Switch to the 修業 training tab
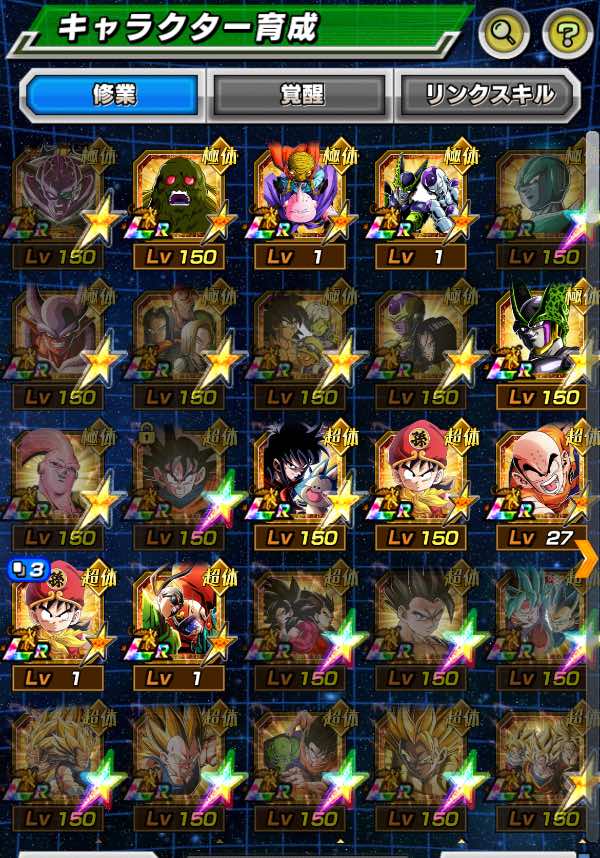 [x=112, y=95]
